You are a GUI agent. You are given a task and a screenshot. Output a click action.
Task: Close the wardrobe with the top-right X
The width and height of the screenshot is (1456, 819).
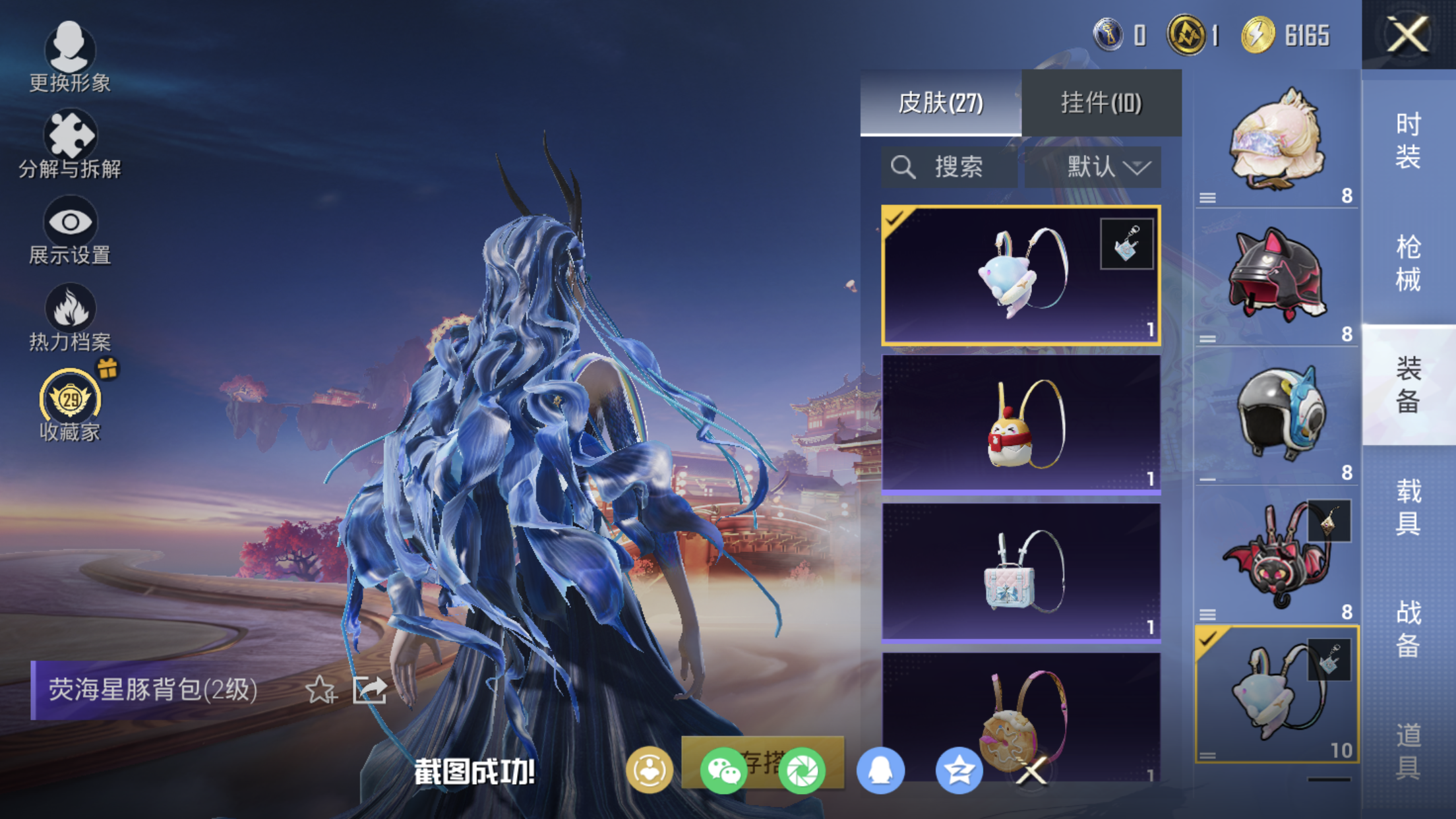coord(1408,34)
